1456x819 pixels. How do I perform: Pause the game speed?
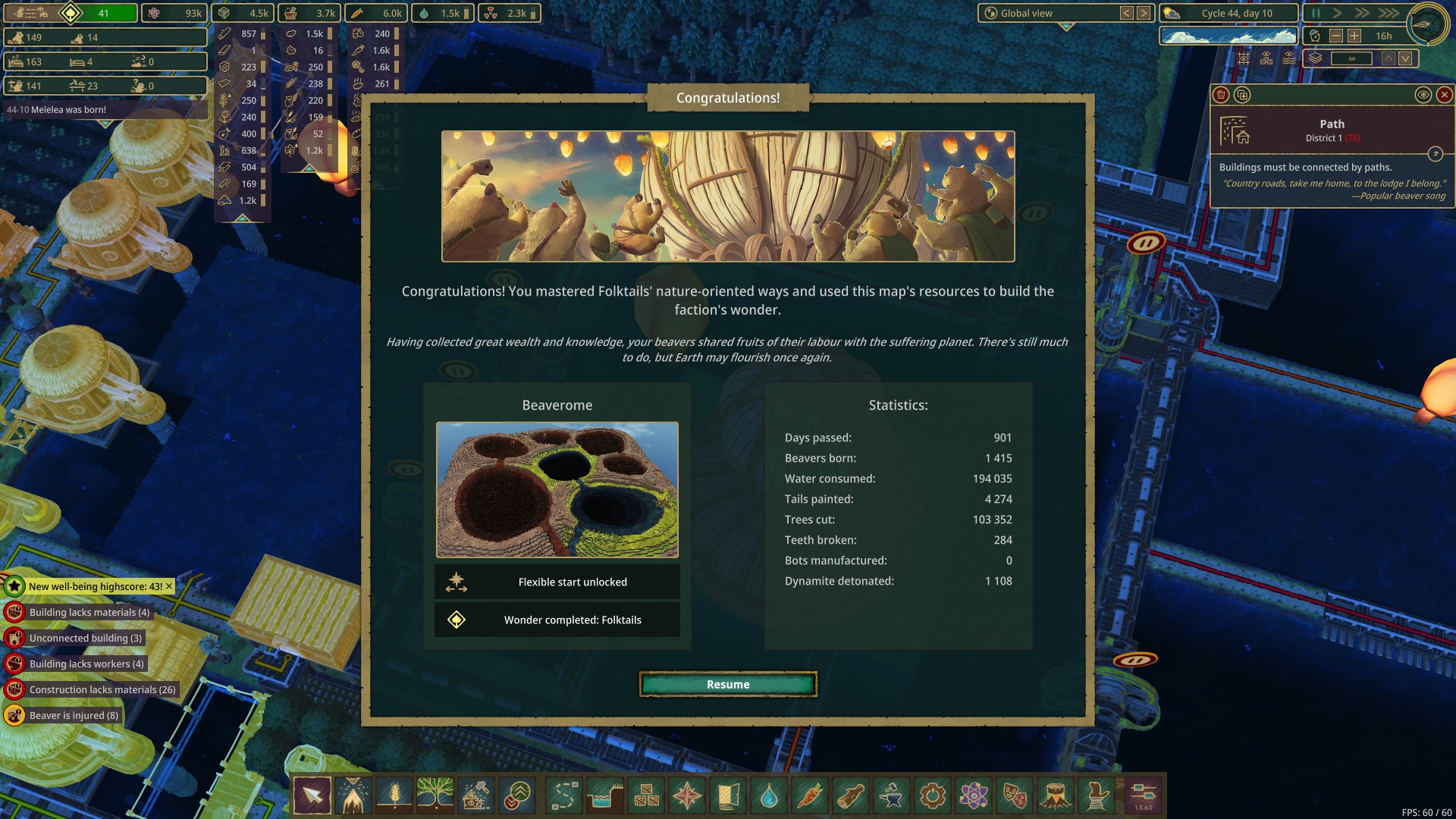(1316, 13)
